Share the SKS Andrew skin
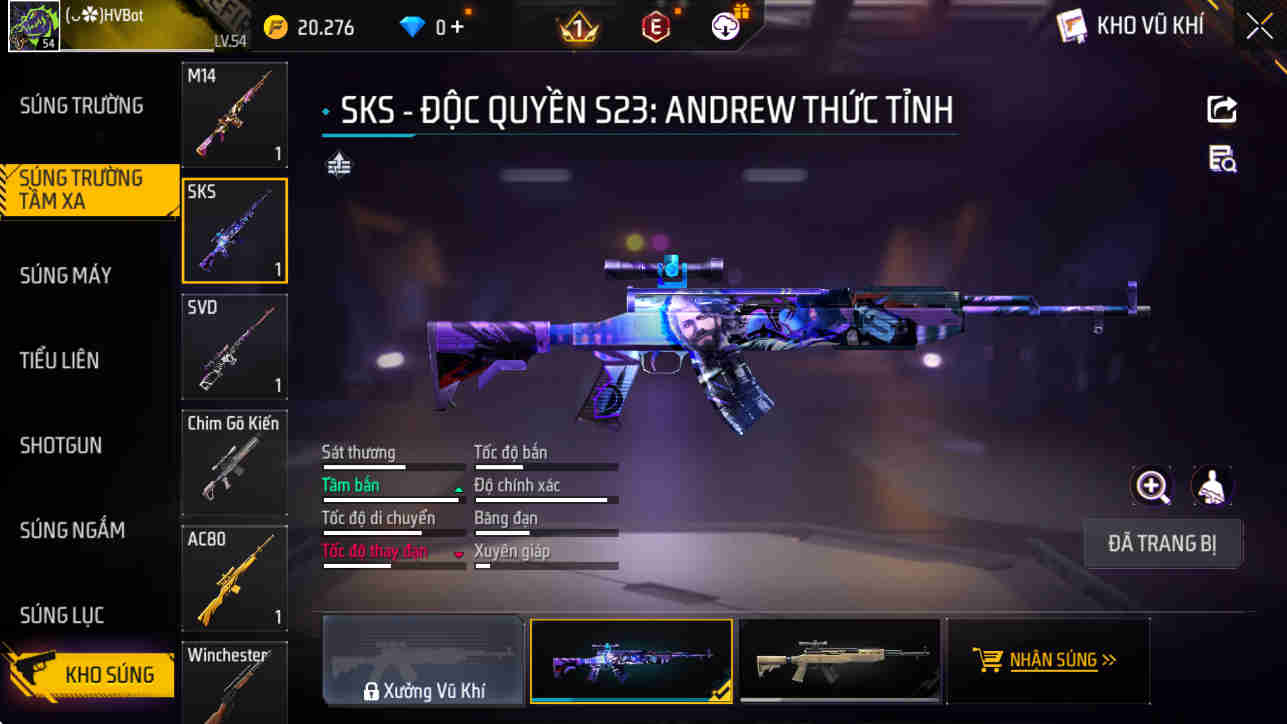This screenshot has height=724, width=1287. click(x=1221, y=109)
